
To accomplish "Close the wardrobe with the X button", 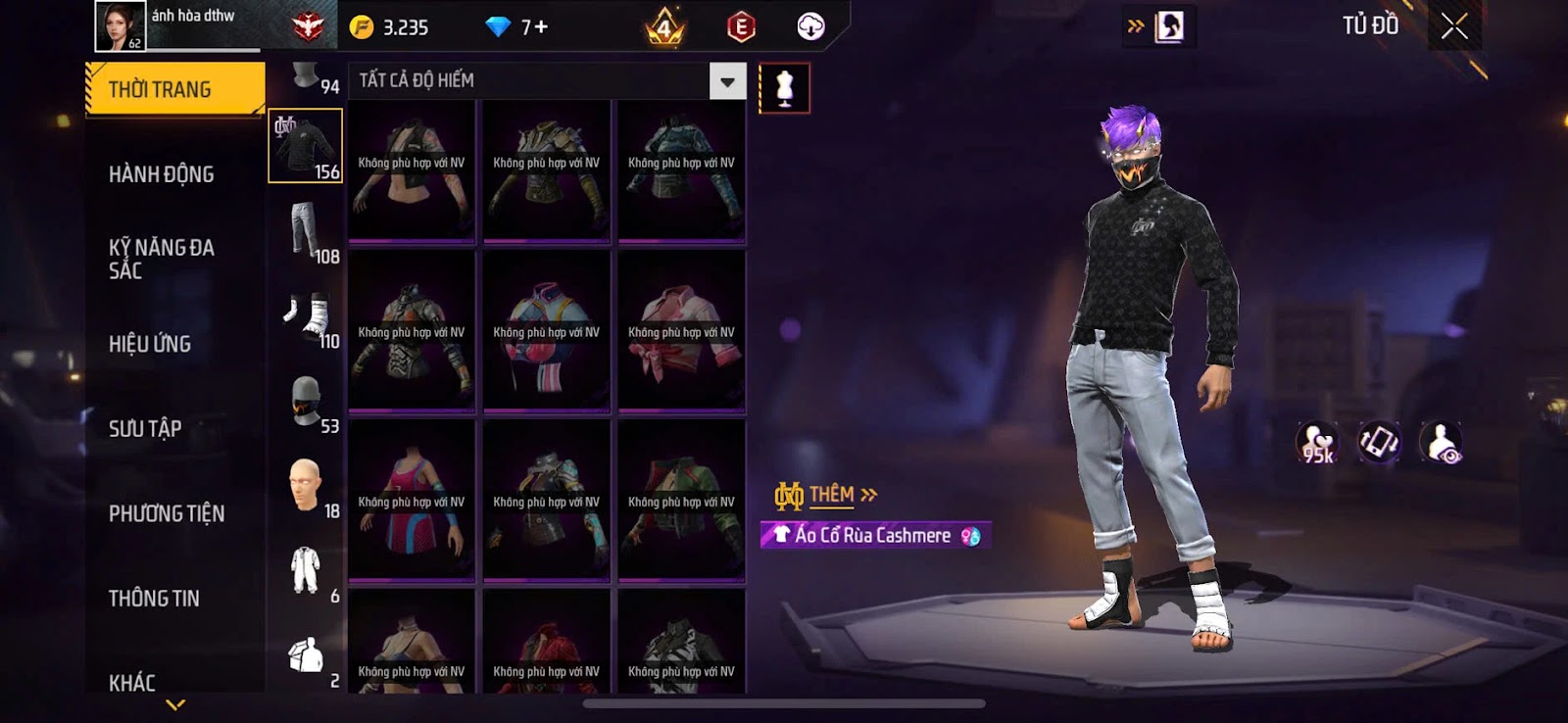I will [1454, 26].
